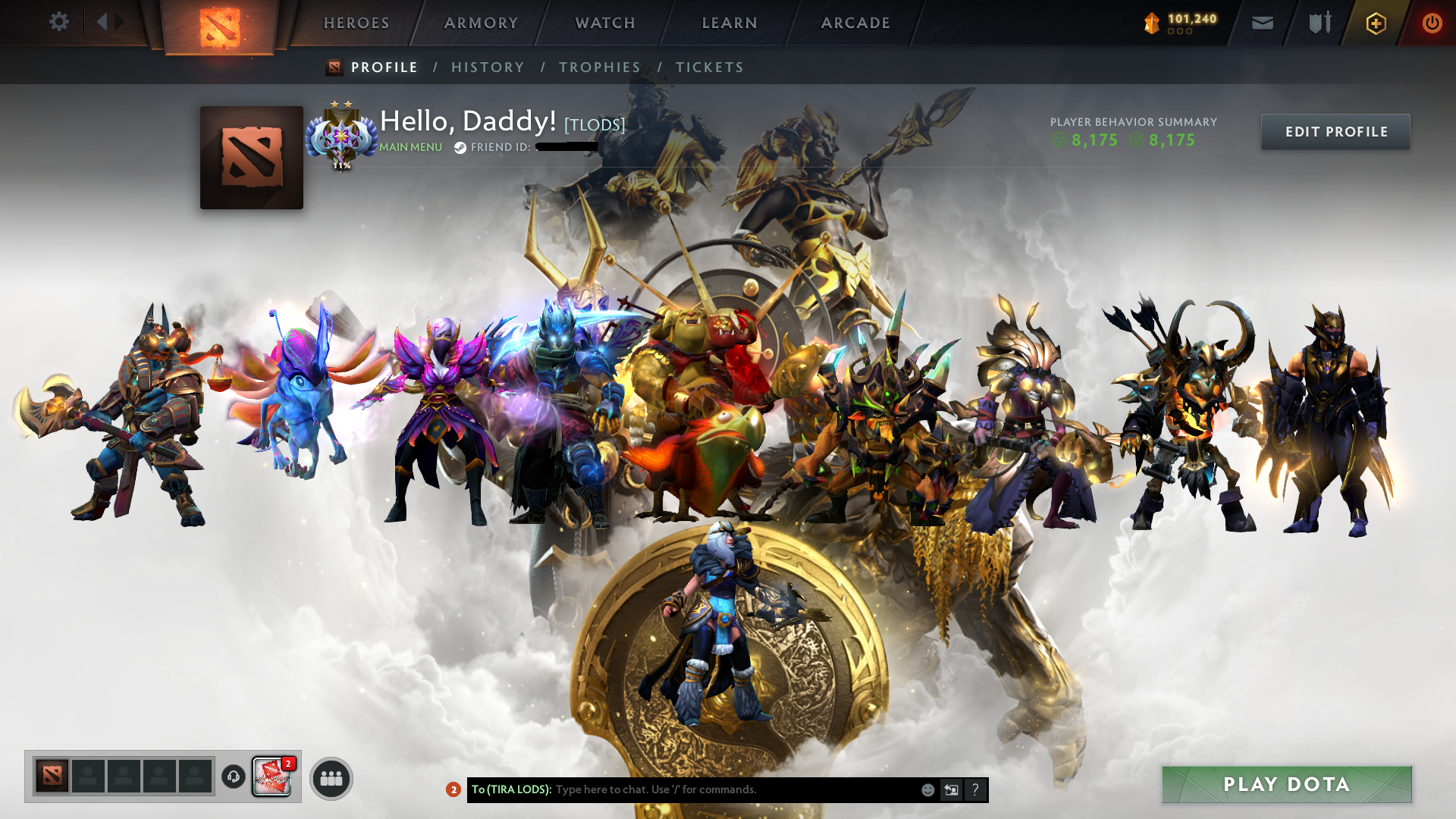Click the chat help question mark
Viewport: 1456px width, 819px height.
[975, 789]
